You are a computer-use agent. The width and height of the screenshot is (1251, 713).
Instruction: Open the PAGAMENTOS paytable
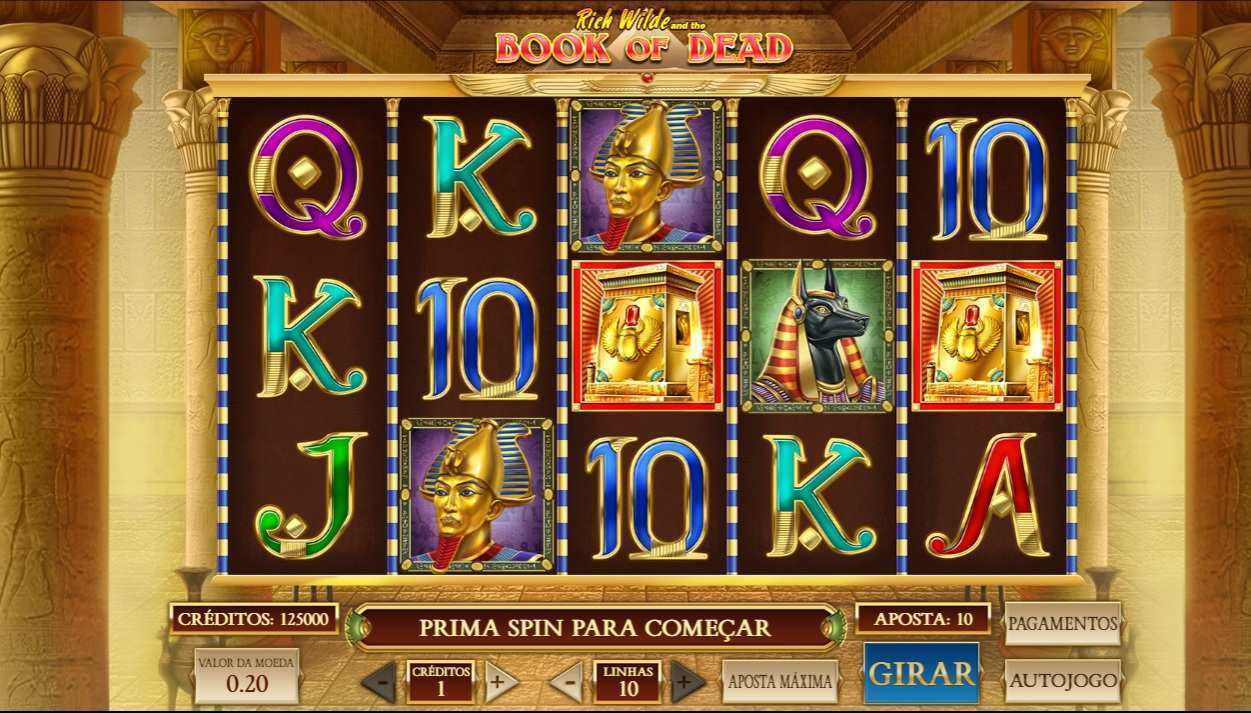tap(1062, 623)
